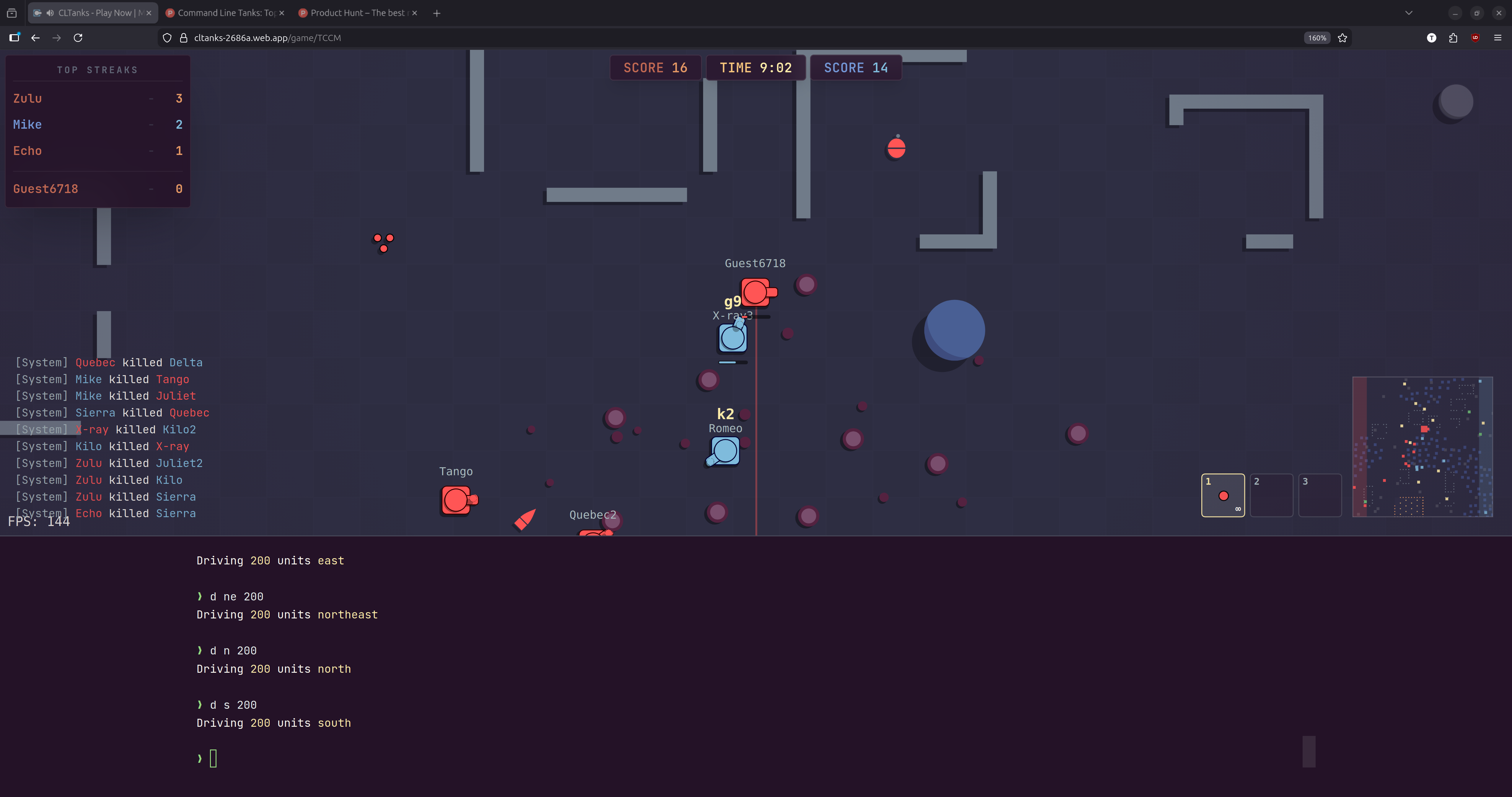Open a new tab with the plus button
Screen dimensions: 1512x797
(x=436, y=12)
